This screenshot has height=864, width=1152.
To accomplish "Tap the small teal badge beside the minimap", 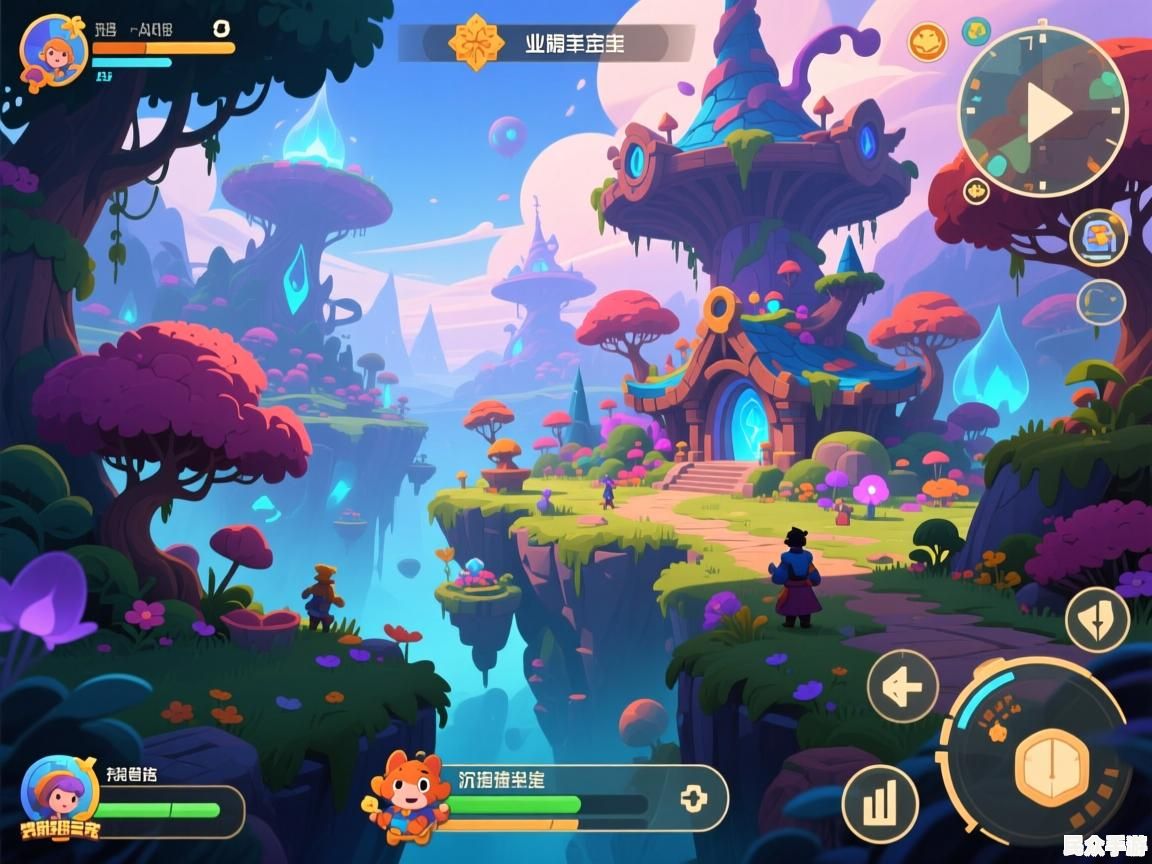I will click(x=976, y=31).
